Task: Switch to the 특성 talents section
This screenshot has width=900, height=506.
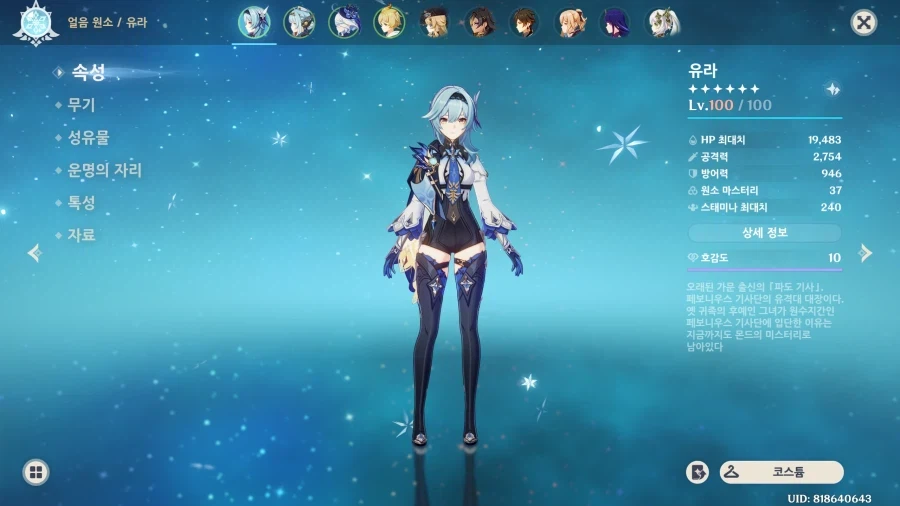Action: tap(80, 202)
